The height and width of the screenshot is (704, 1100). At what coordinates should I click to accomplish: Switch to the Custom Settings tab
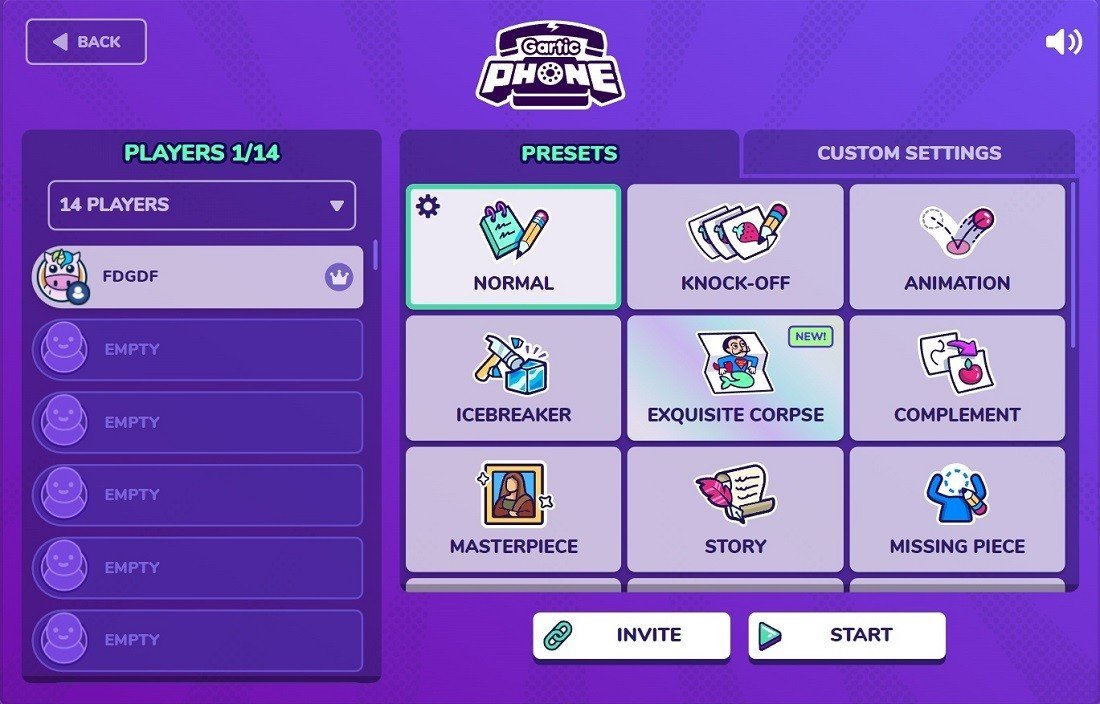click(x=908, y=153)
